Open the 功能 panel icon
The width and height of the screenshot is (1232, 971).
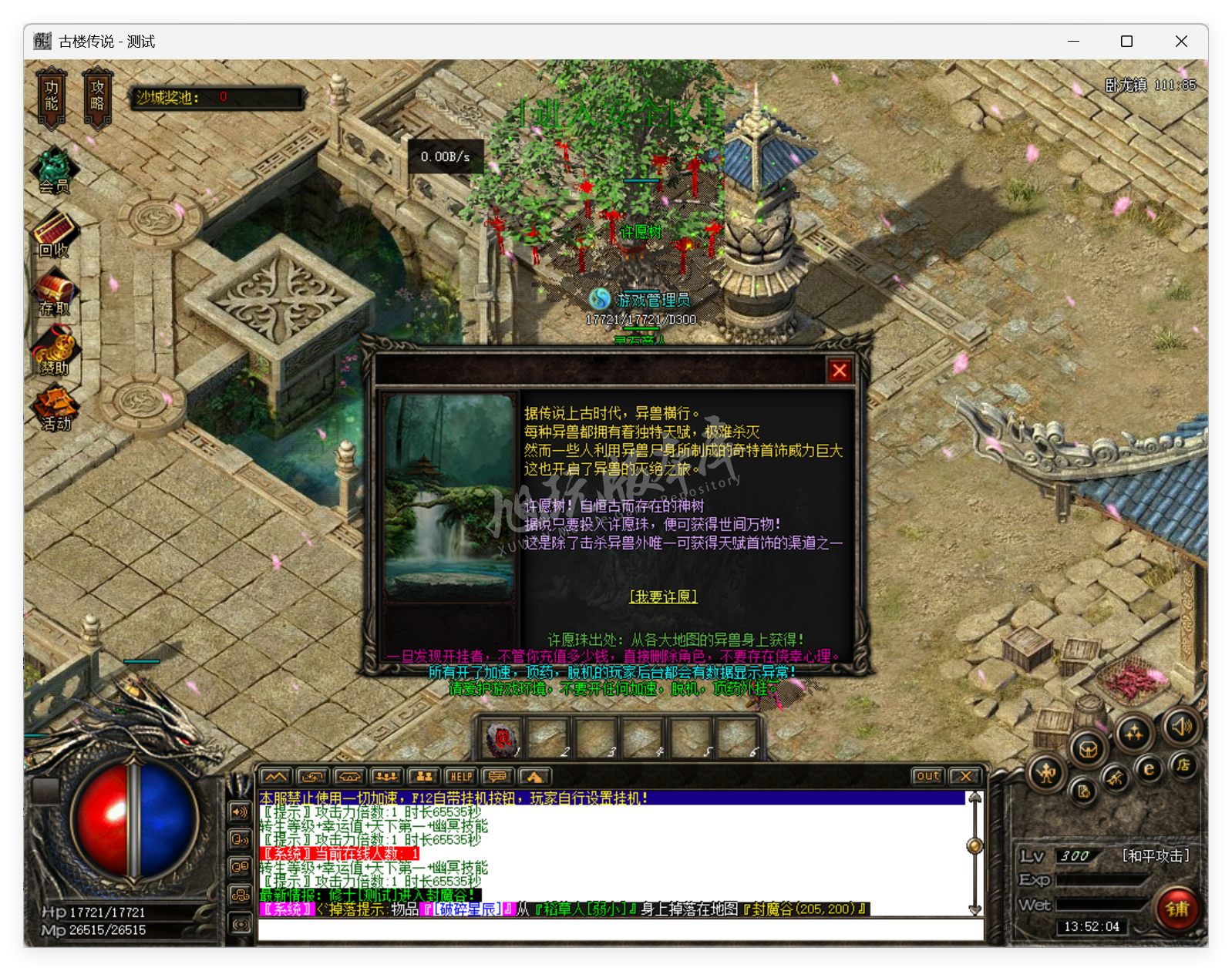pyautogui.click(x=50, y=94)
